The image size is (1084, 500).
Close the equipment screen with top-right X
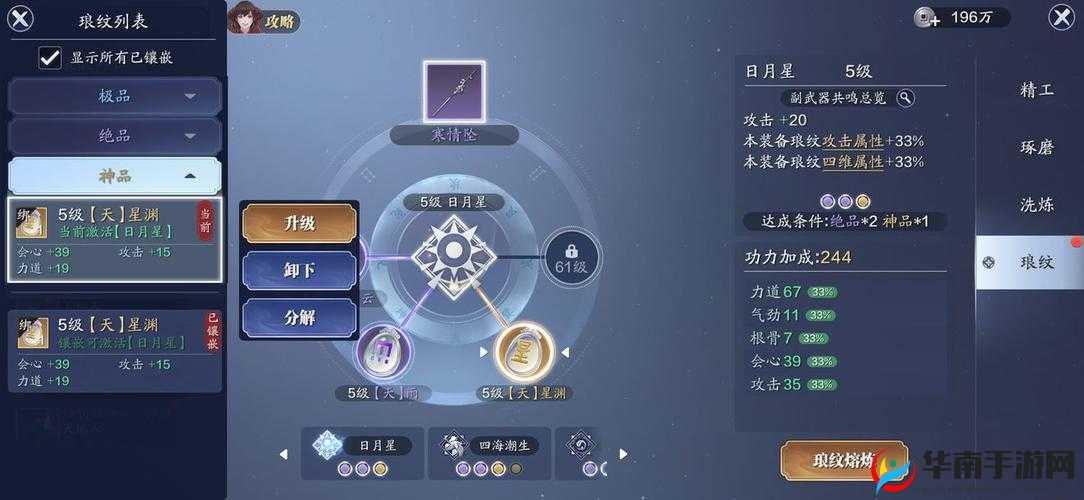pyautogui.click(x=1060, y=17)
